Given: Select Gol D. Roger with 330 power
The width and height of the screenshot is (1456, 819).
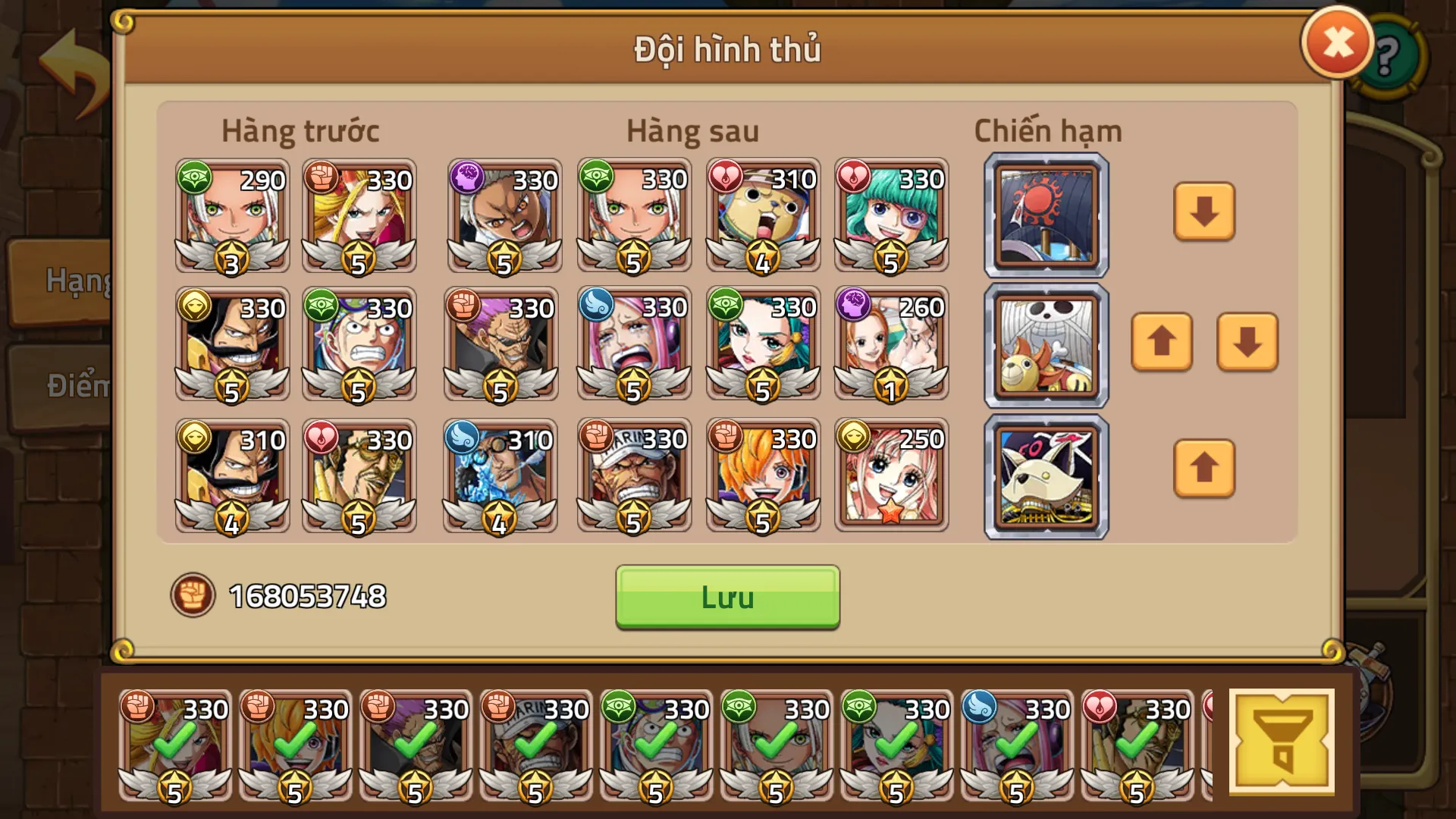Looking at the screenshot, I should (231, 345).
